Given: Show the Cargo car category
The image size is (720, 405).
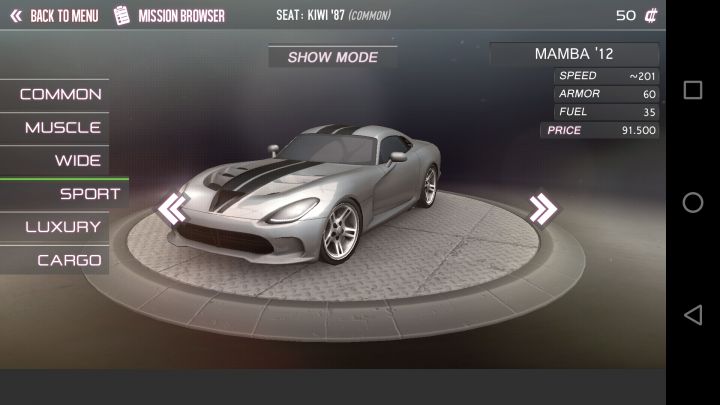Looking at the screenshot, I should 68,260.
